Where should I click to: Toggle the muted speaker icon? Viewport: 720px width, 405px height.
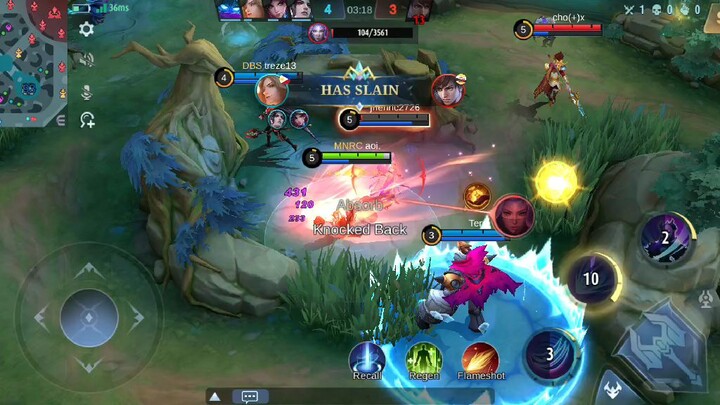[x=87, y=60]
